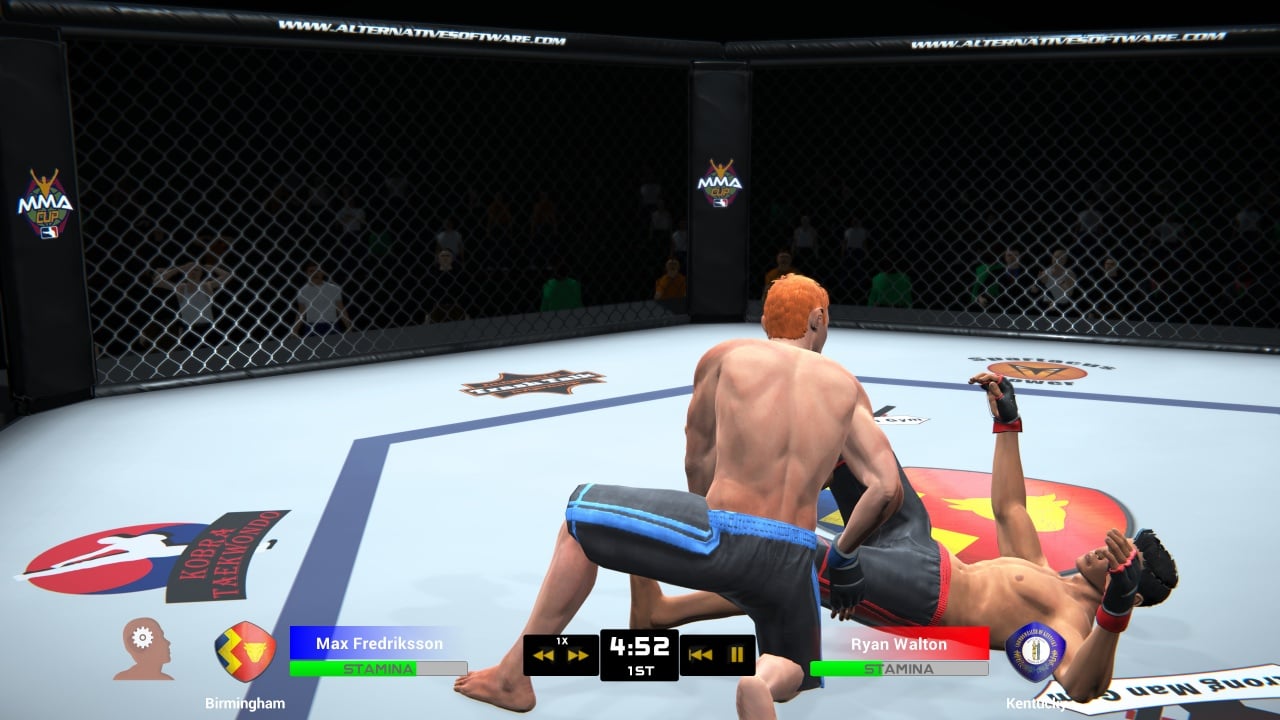Viewport: 1280px width, 720px height.
Task: Restart using the skip-back button
Action: 701,655
